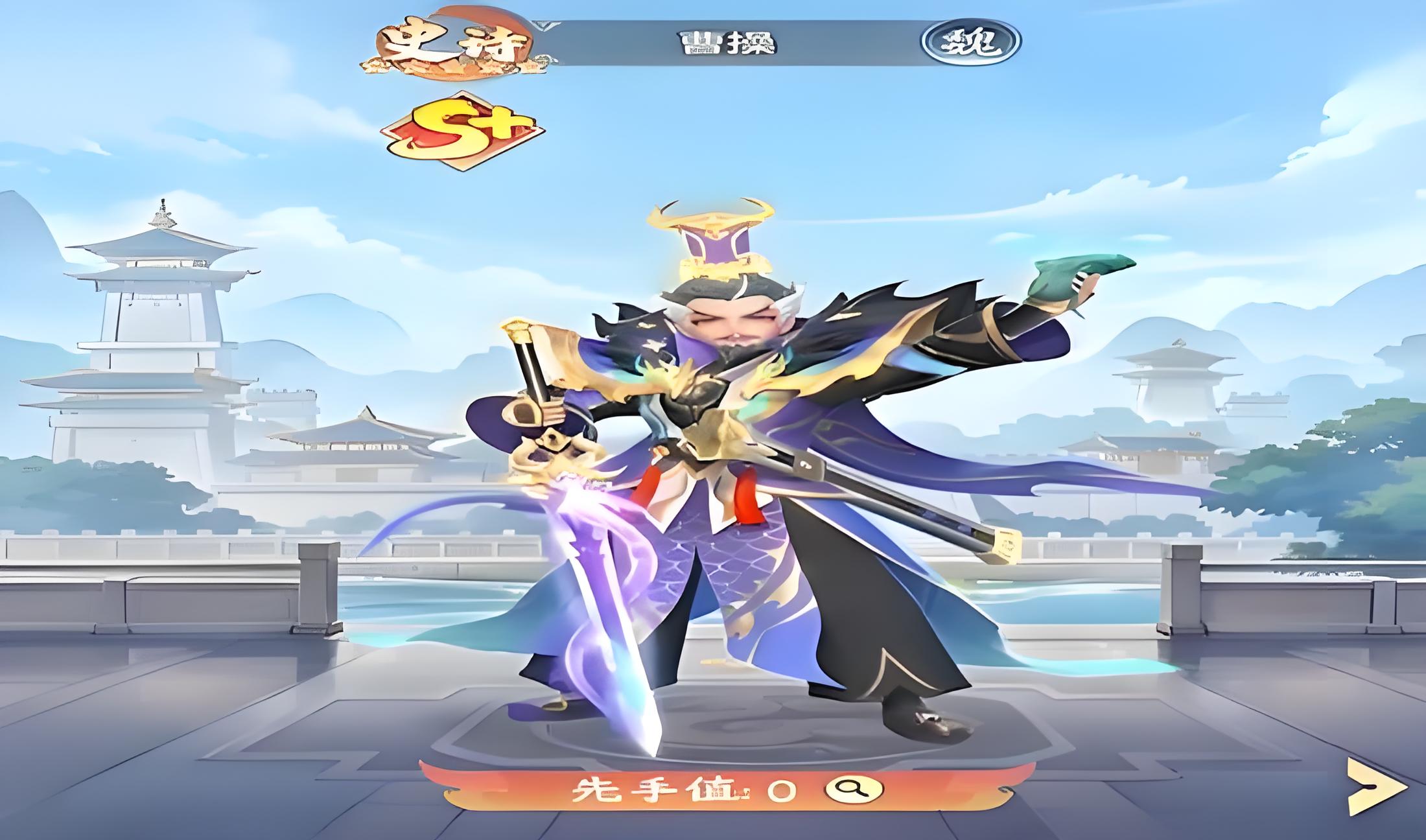Select the S+ rating badge
The width and height of the screenshot is (1426, 840).
tap(462, 130)
